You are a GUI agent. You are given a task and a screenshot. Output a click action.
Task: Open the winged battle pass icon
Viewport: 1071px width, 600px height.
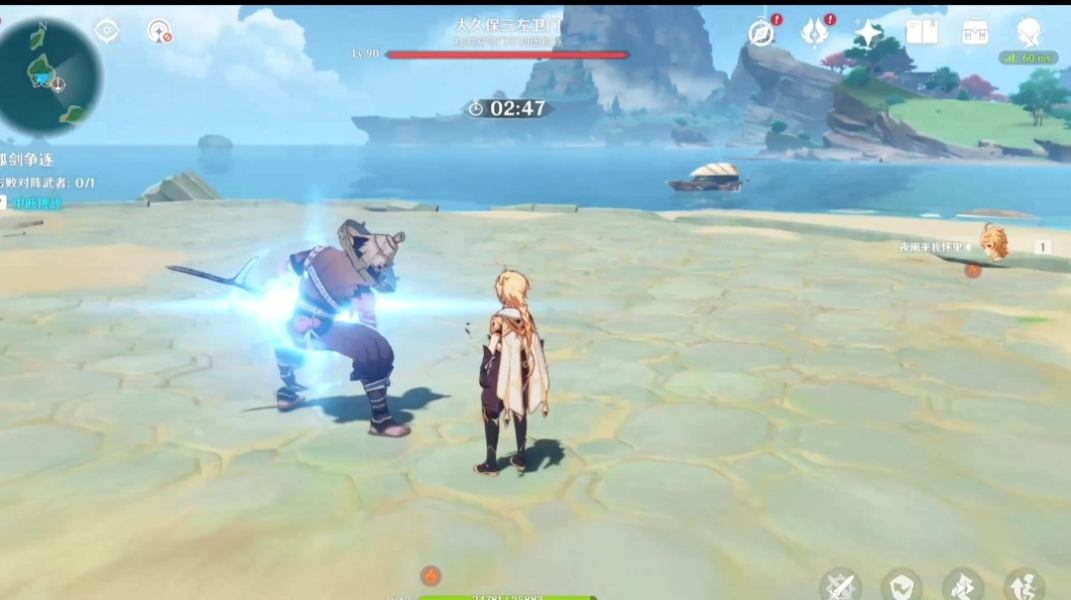tap(815, 33)
